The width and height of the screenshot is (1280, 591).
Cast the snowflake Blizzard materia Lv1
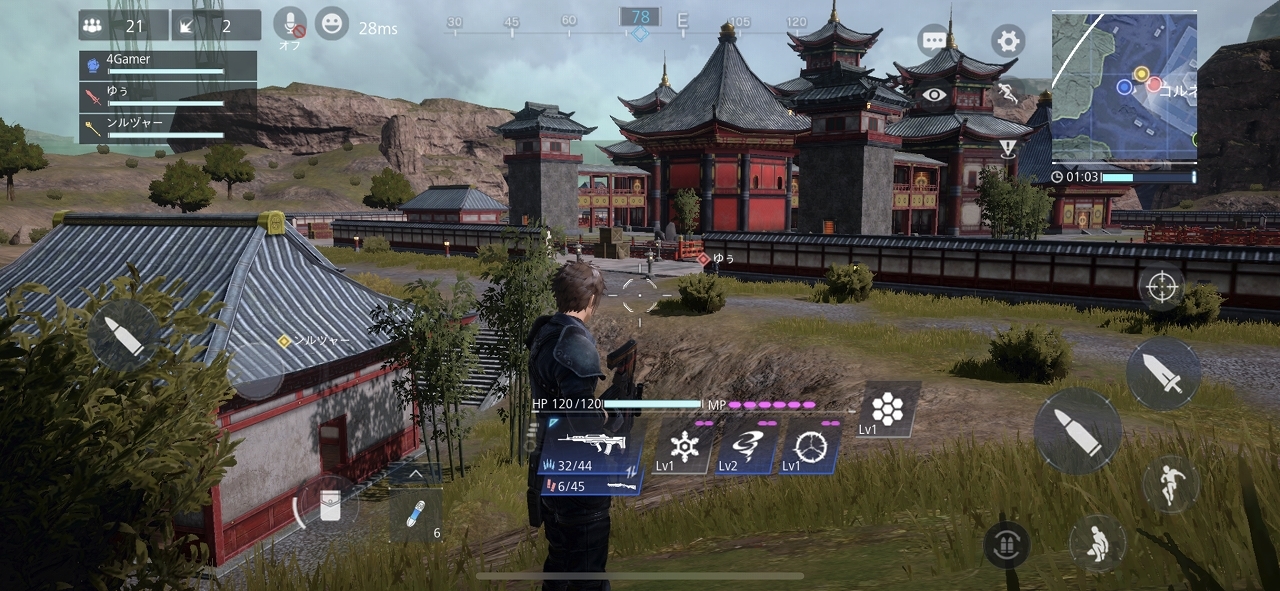pyautogui.click(x=685, y=446)
